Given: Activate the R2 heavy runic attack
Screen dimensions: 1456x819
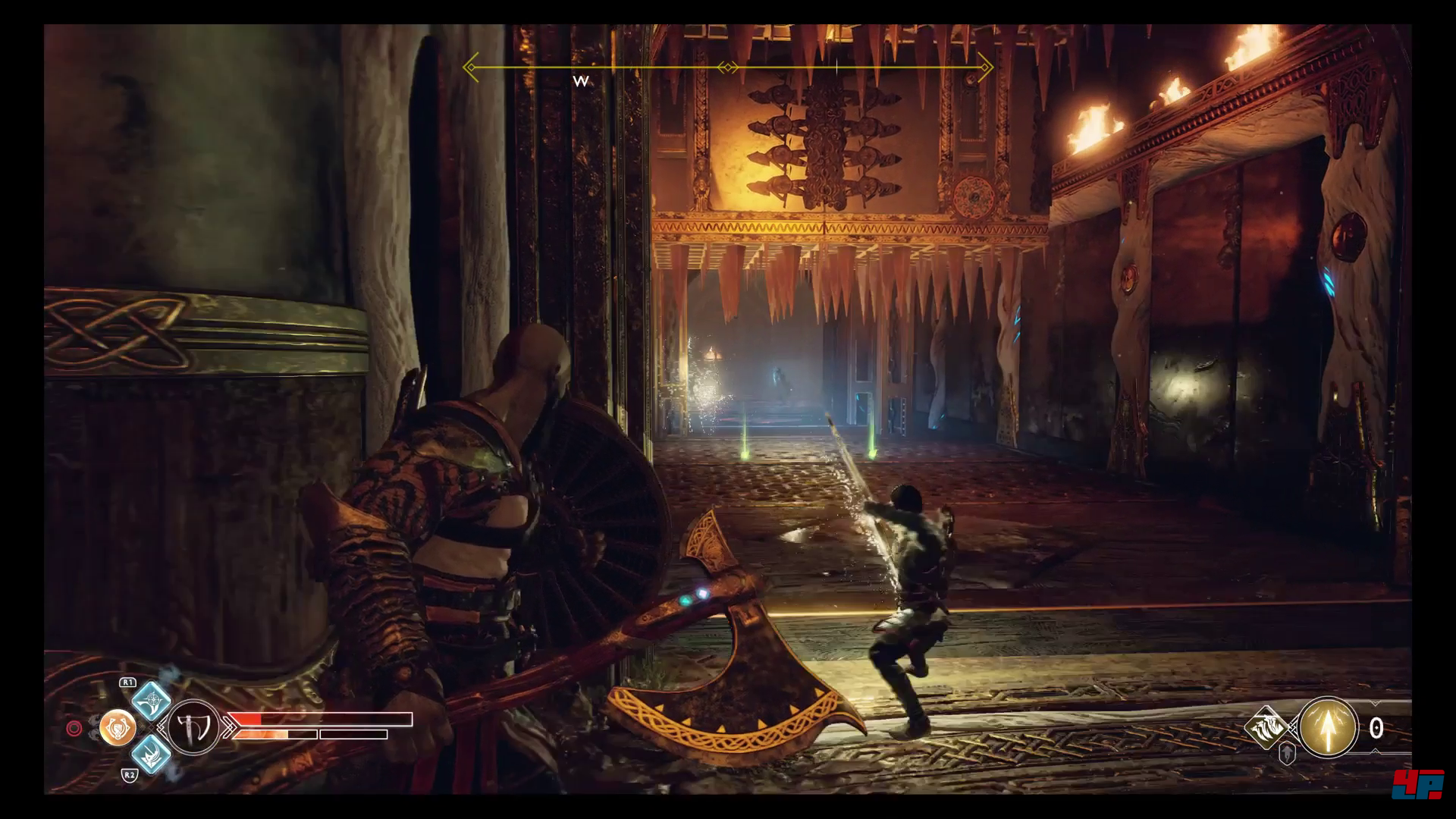Looking at the screenshot, I should (x=151, y=755).
